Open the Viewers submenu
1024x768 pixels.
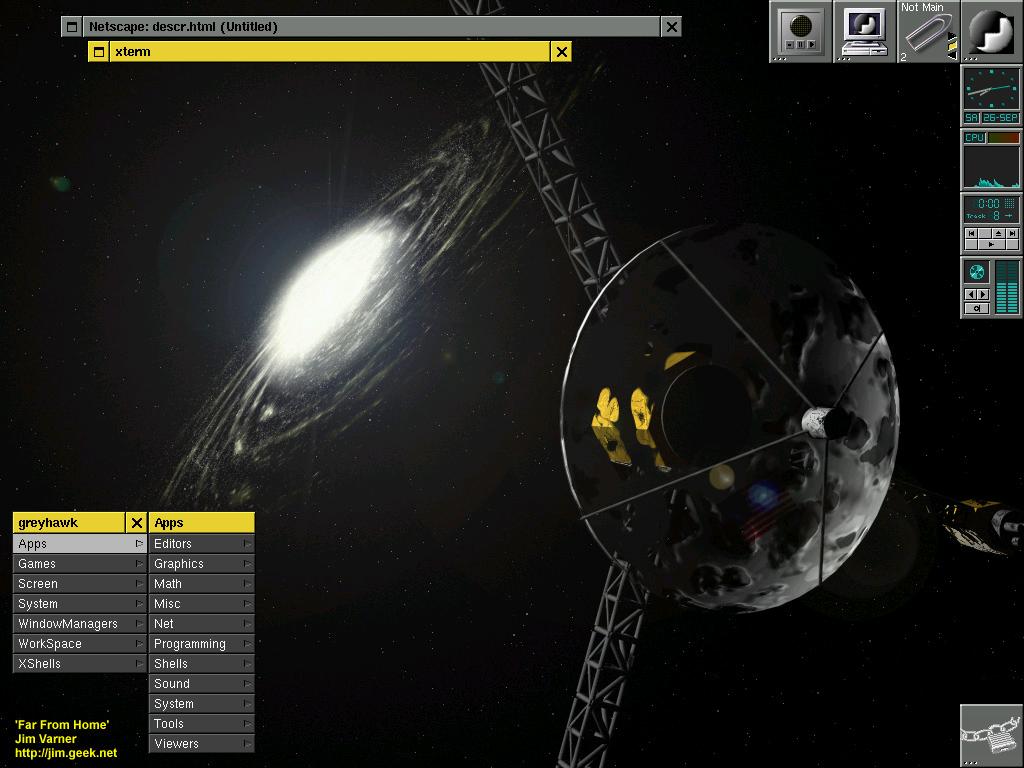[201, 744]
